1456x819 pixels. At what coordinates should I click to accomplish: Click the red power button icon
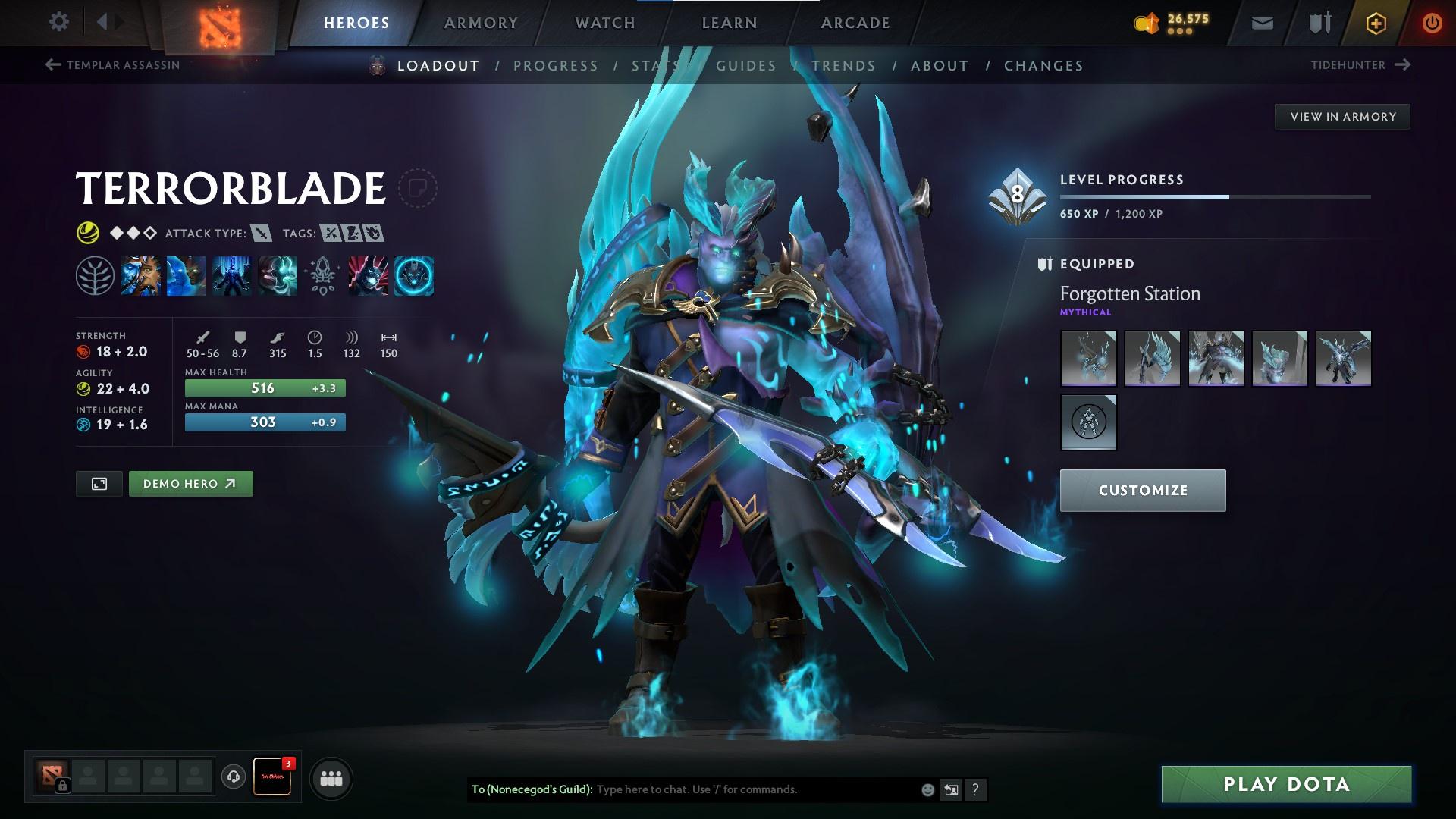point(1432,23)
